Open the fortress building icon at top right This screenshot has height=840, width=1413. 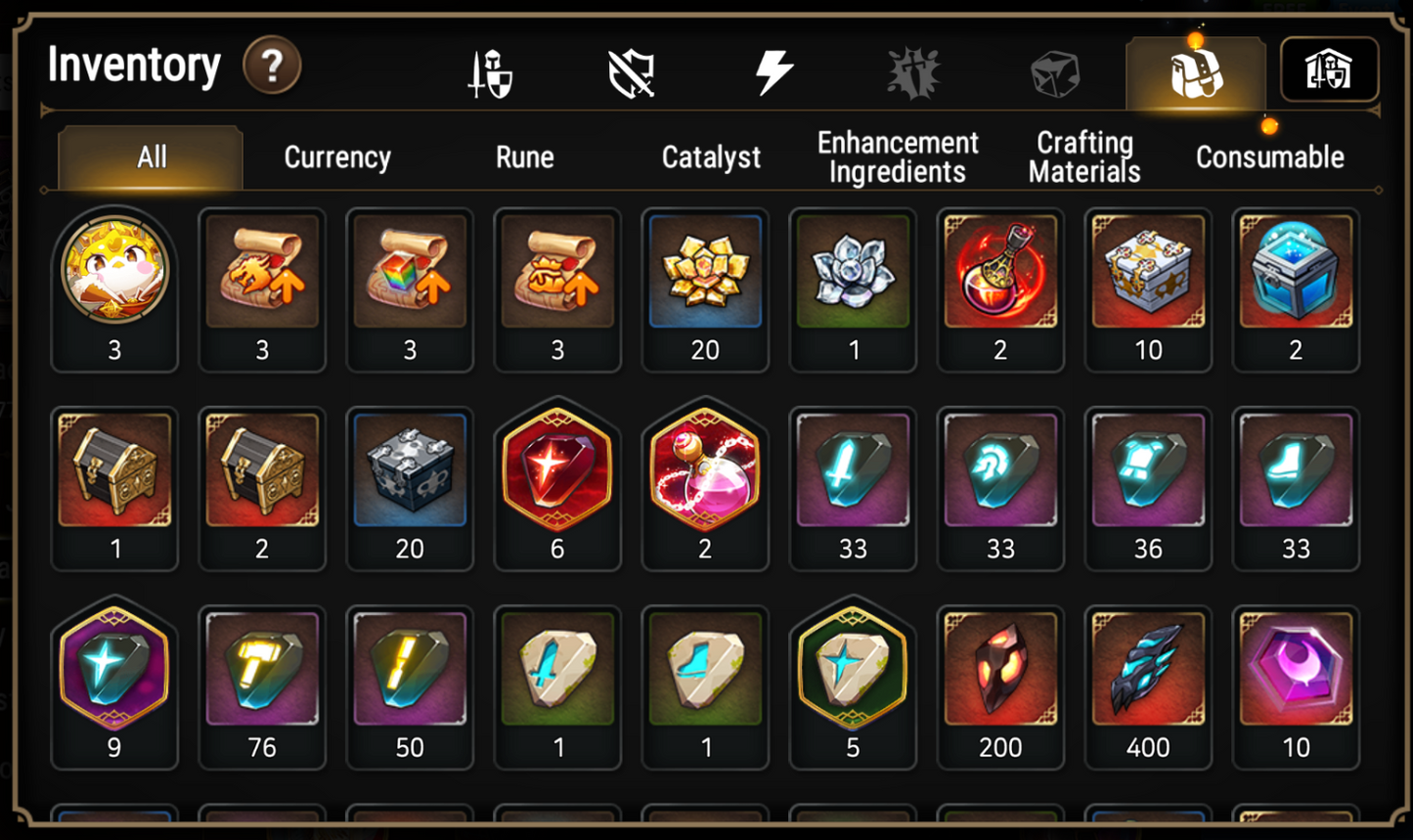point(1330,68)
